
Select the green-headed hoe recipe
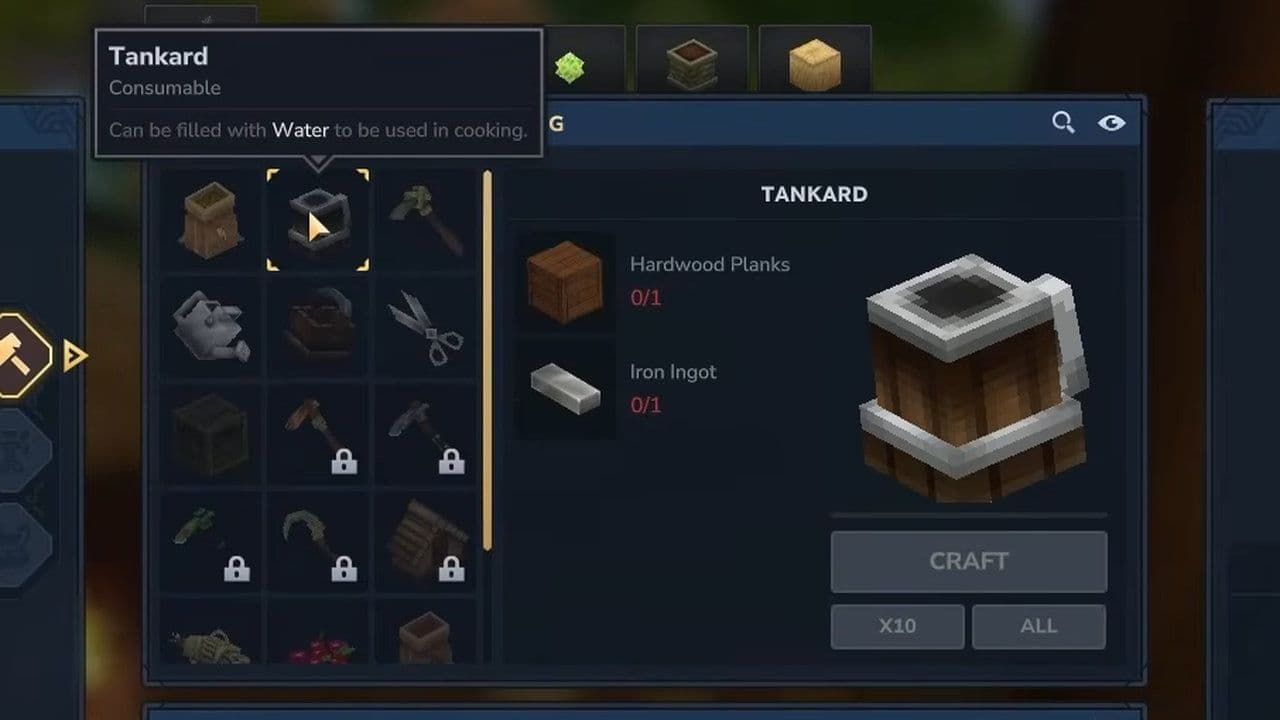tap(425, 219)
